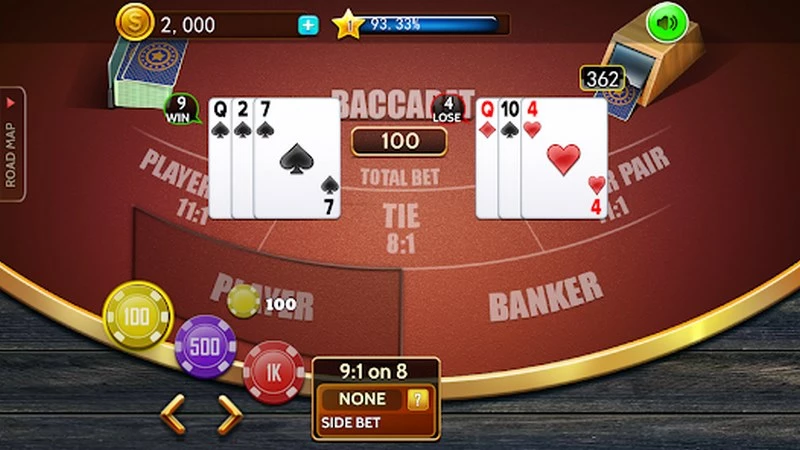Select the yellow 100 chip
800x450 pixels.
(x=137, y=317)
